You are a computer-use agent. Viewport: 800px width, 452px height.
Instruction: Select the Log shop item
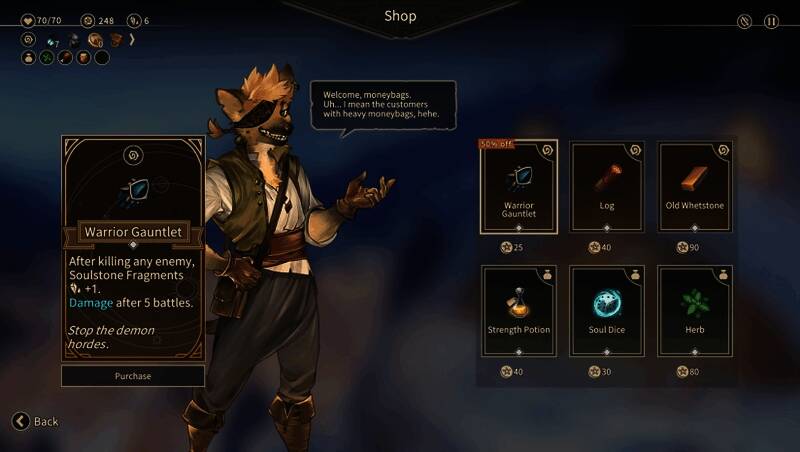point(607,187)
